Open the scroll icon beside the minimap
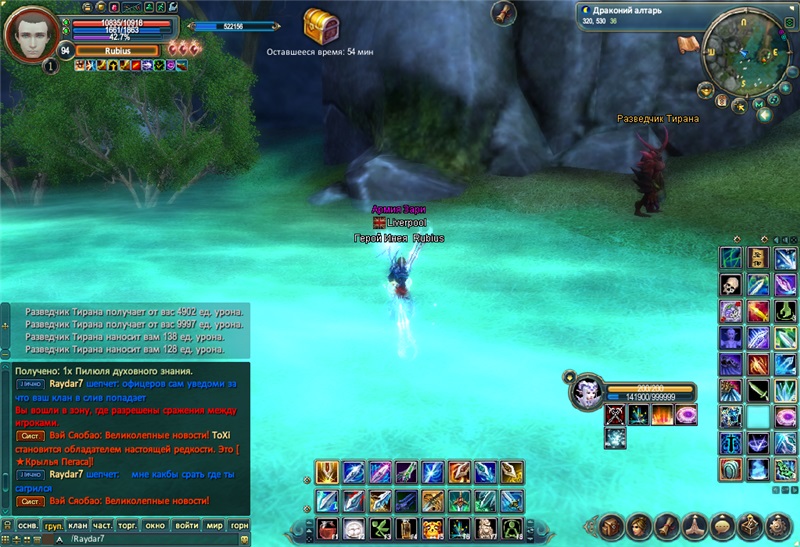800x547 pixels. tap(687, 44)
